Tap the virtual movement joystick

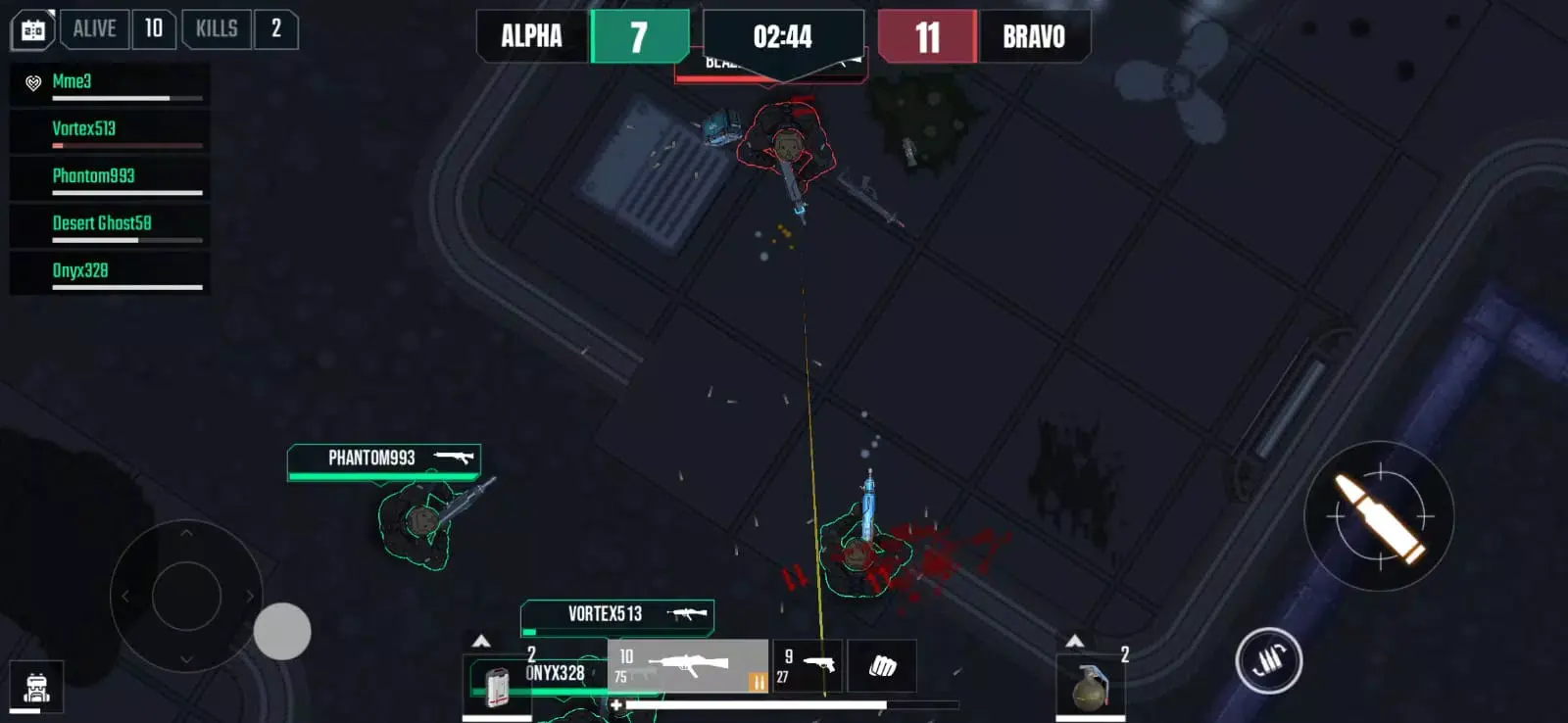tap(186, 596)
